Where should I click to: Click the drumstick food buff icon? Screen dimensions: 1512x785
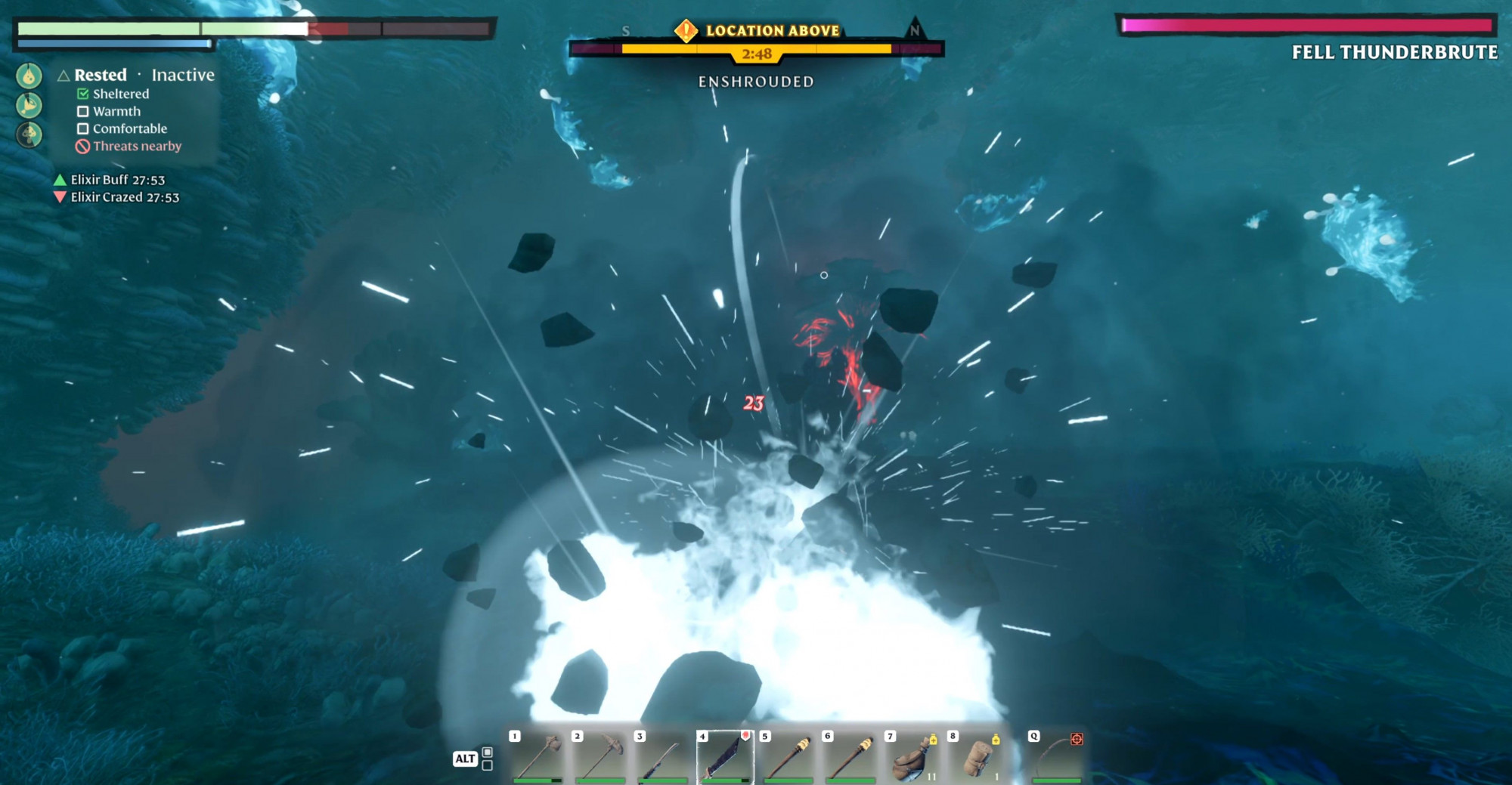pos(29,105)
